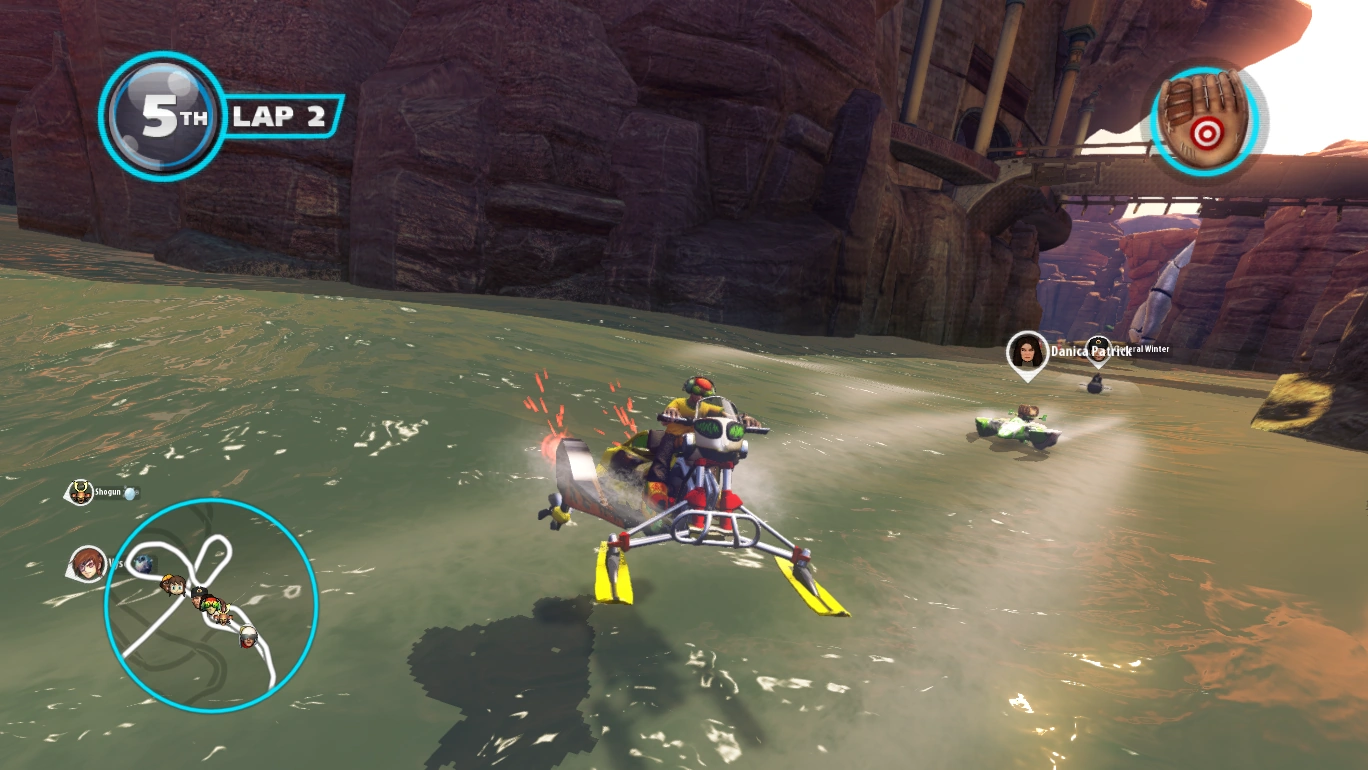1368x770 pixels.
Task: Pick the red-haired racer portrait with sunglasses
Action: (x=88, y=563)
